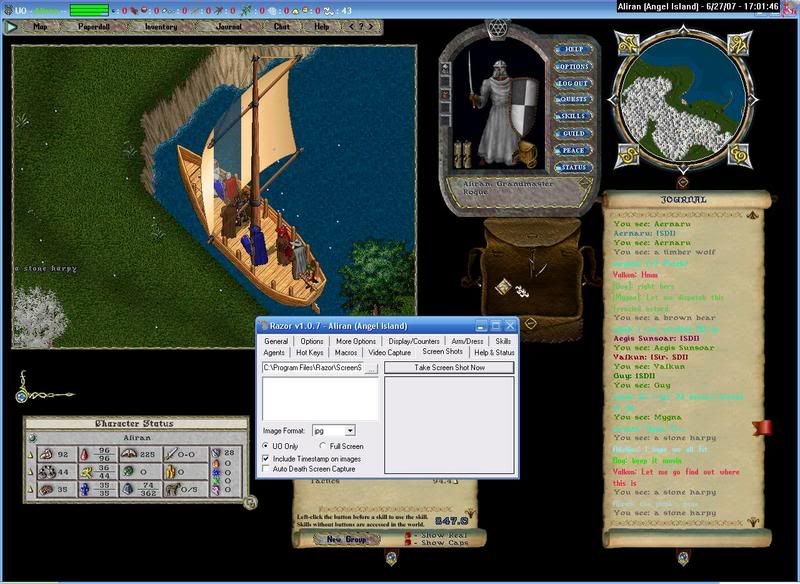The height and width of the screenshot is (584, 800).
Task: Click LOG OUT on the paperdoll
Action: point(573,83)
